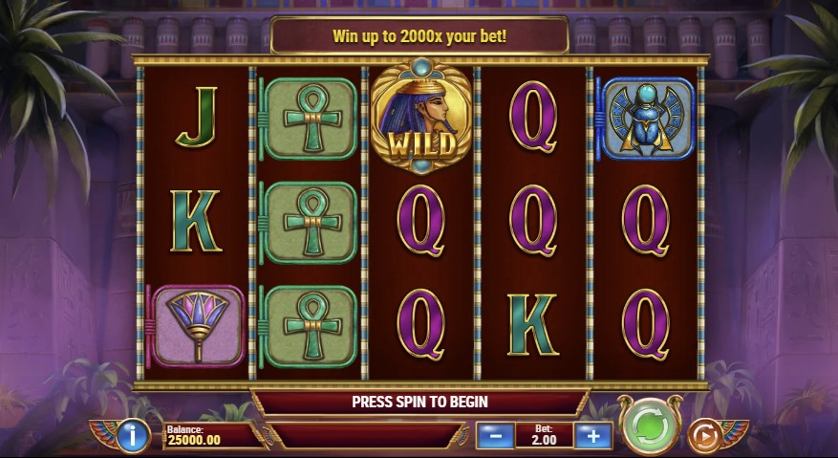Screen dimensions: 838x458
Task: Open the blue info paytable button
Action: [134, 435]
